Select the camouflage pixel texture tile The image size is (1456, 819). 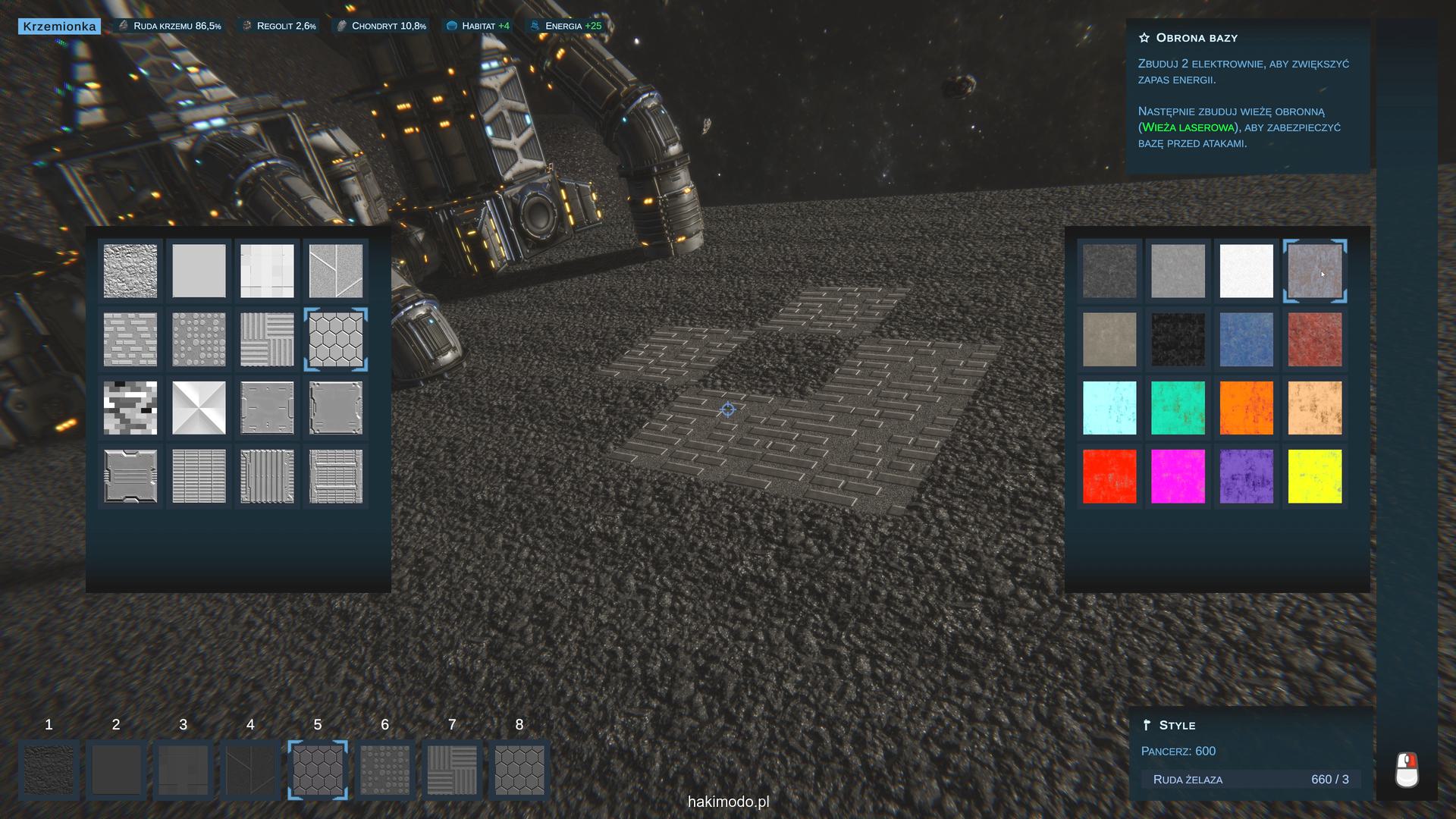point(130,408)
